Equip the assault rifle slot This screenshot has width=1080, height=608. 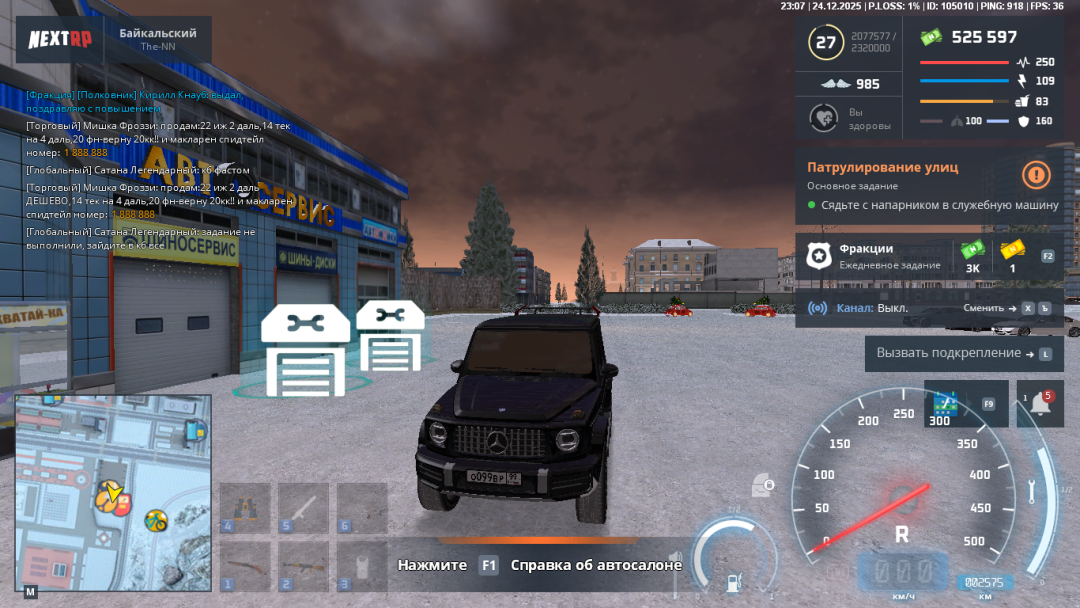[303, 566]
